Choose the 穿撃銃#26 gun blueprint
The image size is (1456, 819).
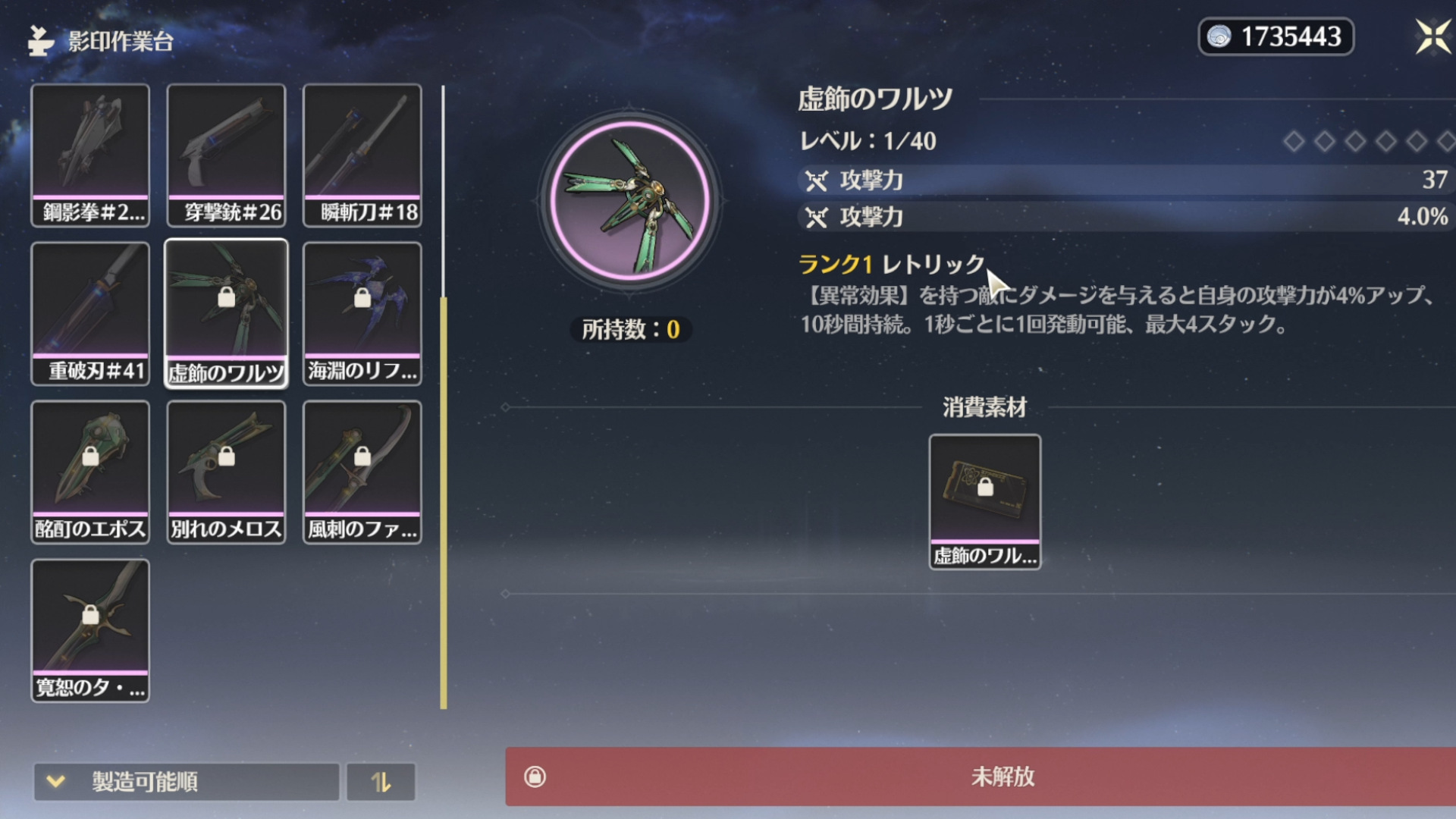[226, 155]
